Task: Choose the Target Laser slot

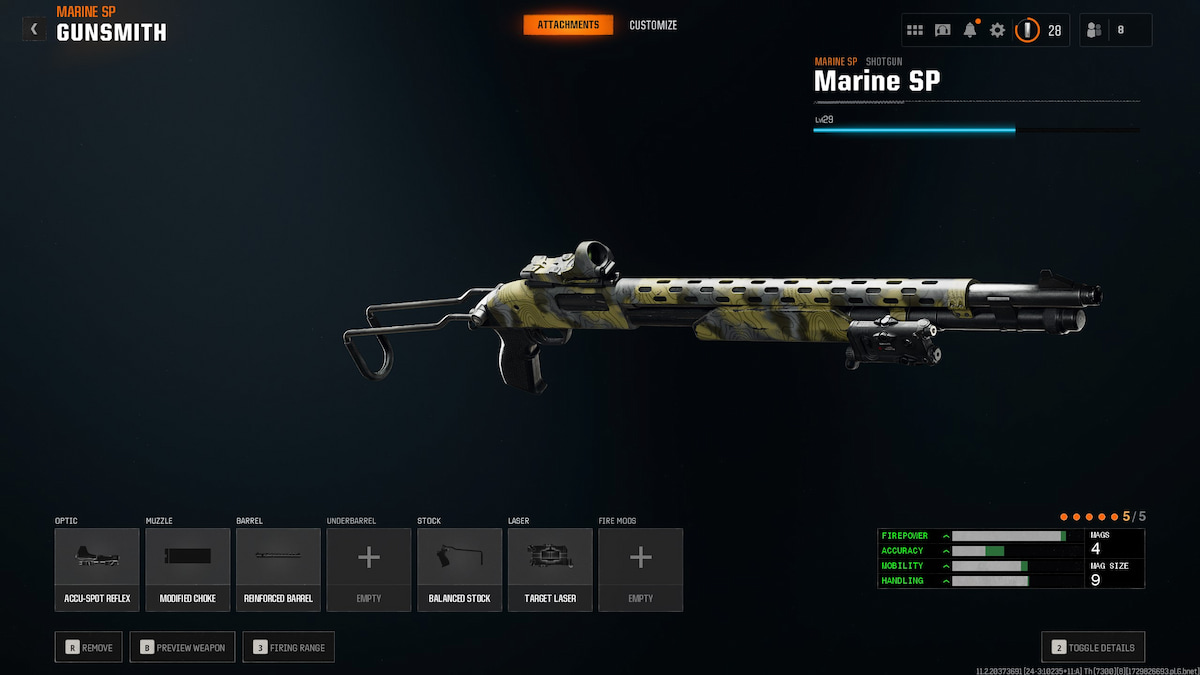Action: coord(550,569)
